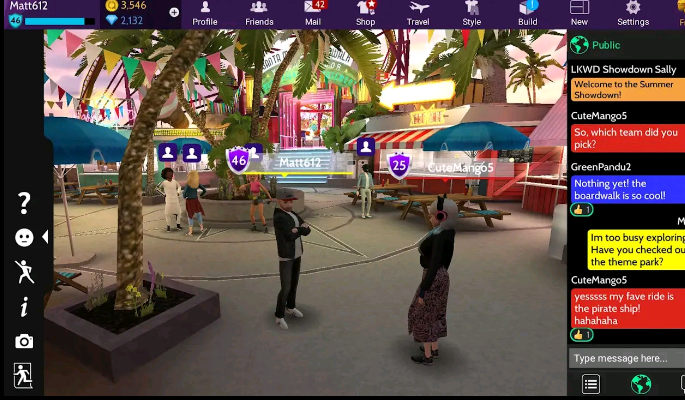Open the New items menu
The height and width of the screenshot is (400, 685).
coord(579,13)
